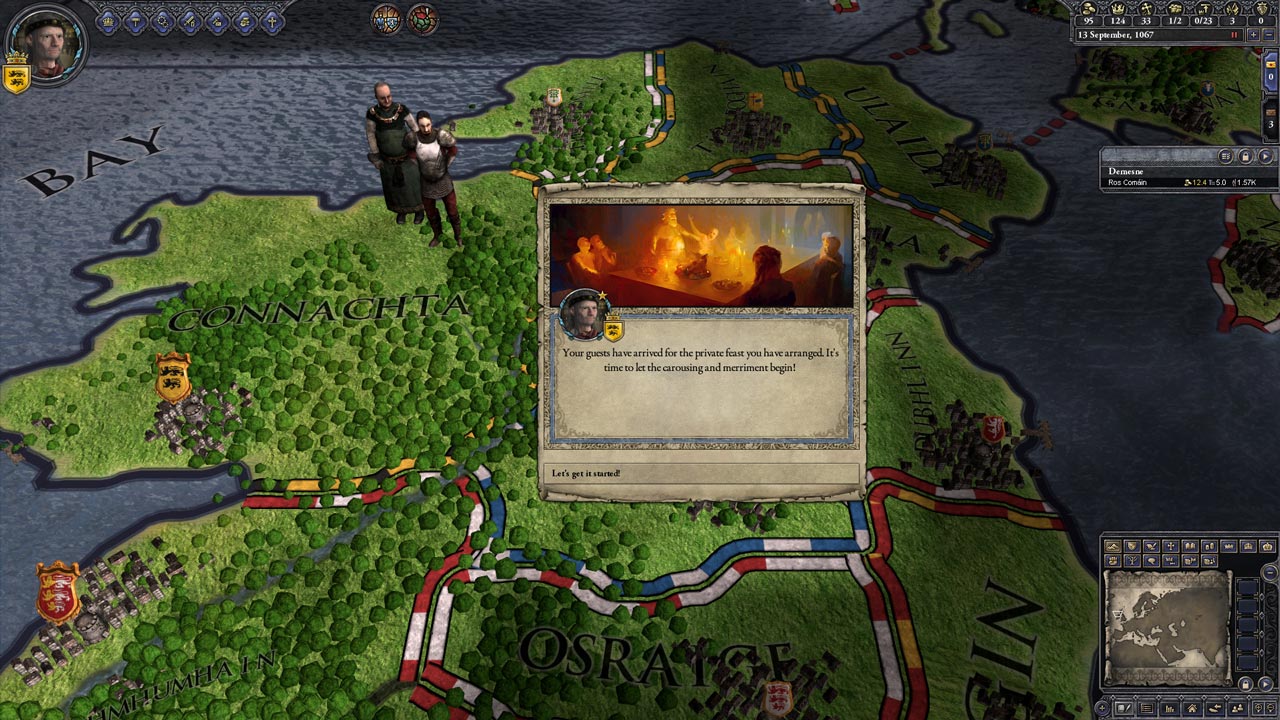Increase game speed with plus button
This screenshot has width=1280, height=720.
[x=1253, y=35]
